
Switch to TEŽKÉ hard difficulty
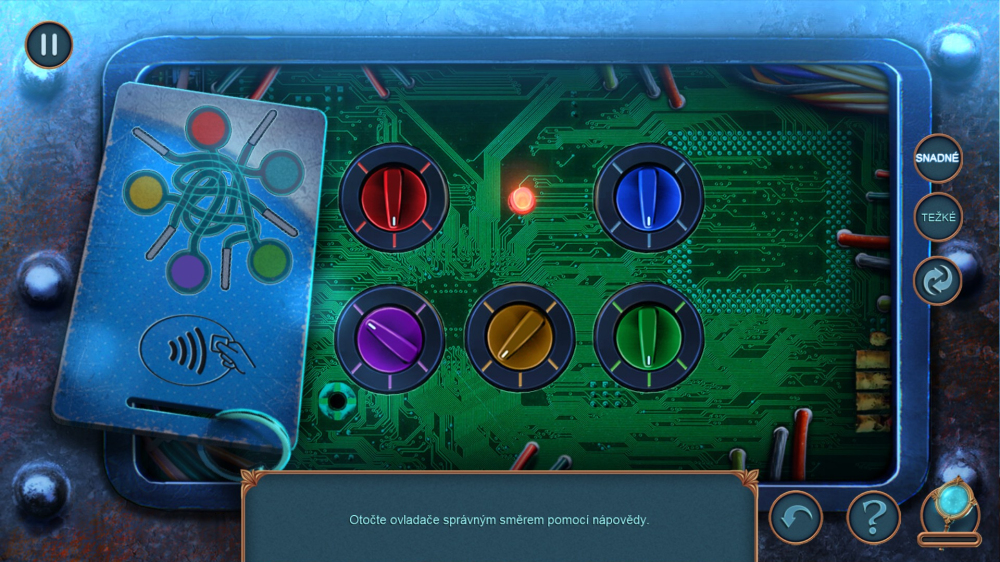pyautogui.click(x=938, y=216)
